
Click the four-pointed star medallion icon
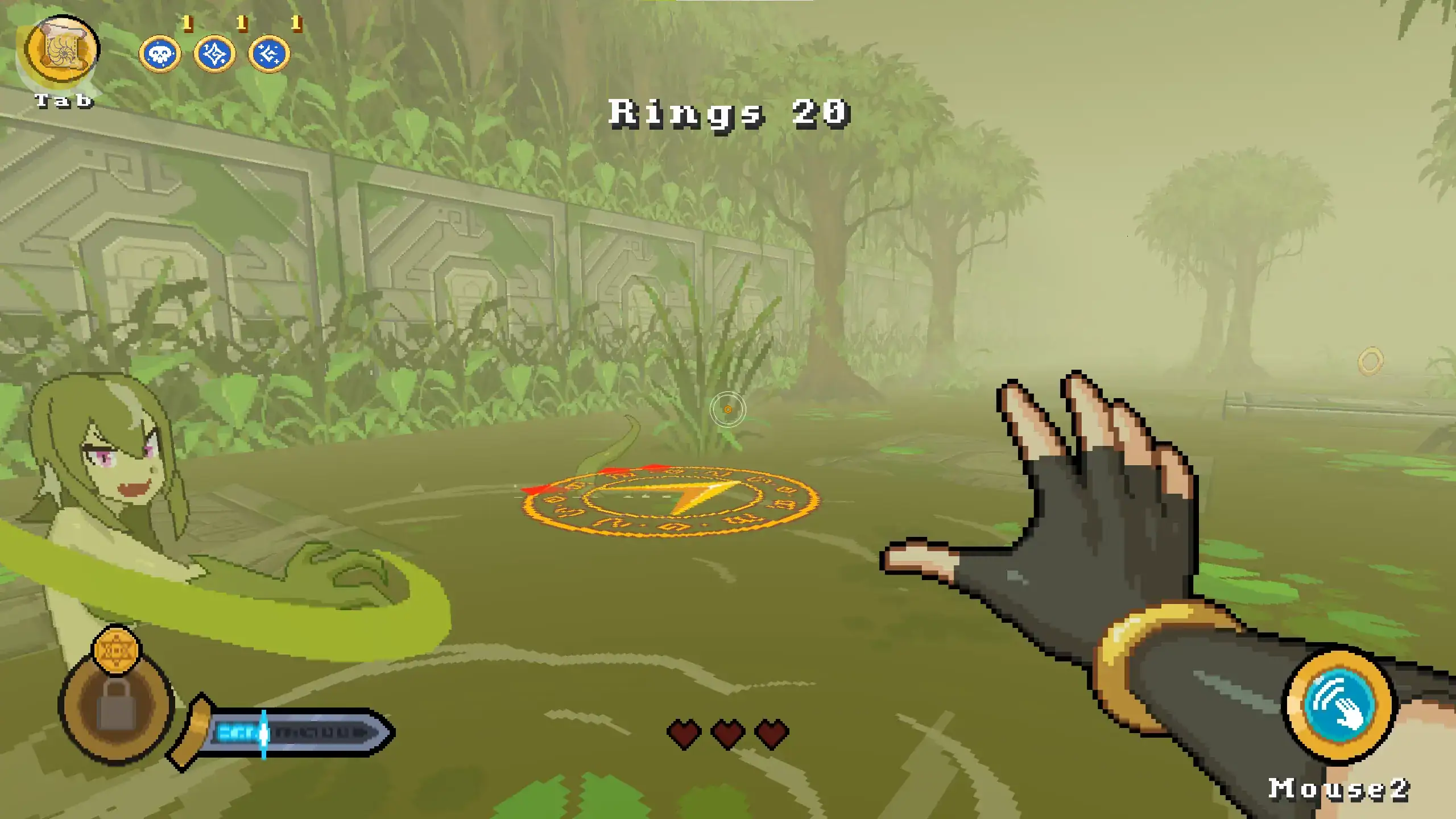[x=214, y=55]
